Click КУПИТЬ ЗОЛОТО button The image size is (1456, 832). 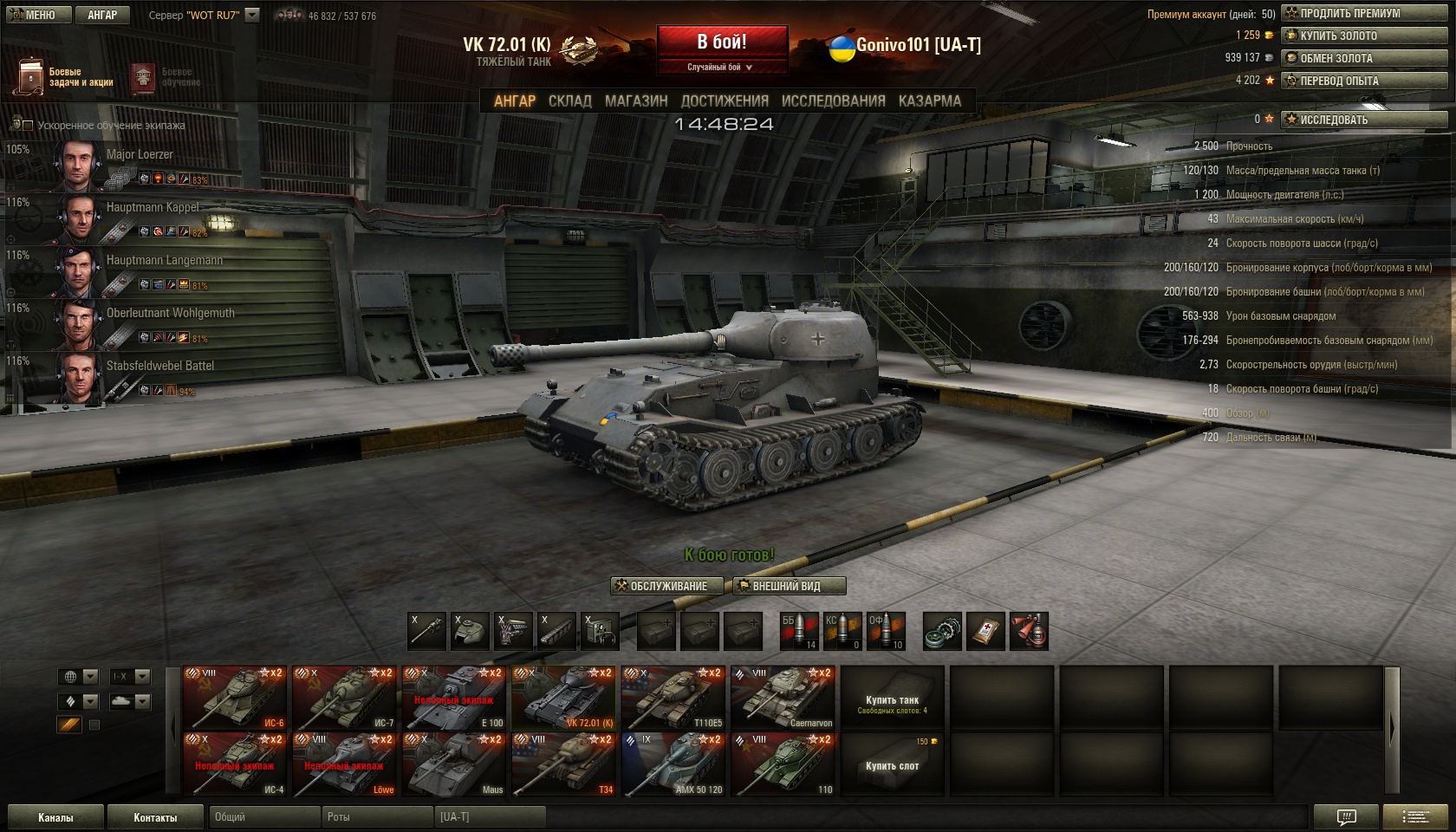click(1364, 36)
